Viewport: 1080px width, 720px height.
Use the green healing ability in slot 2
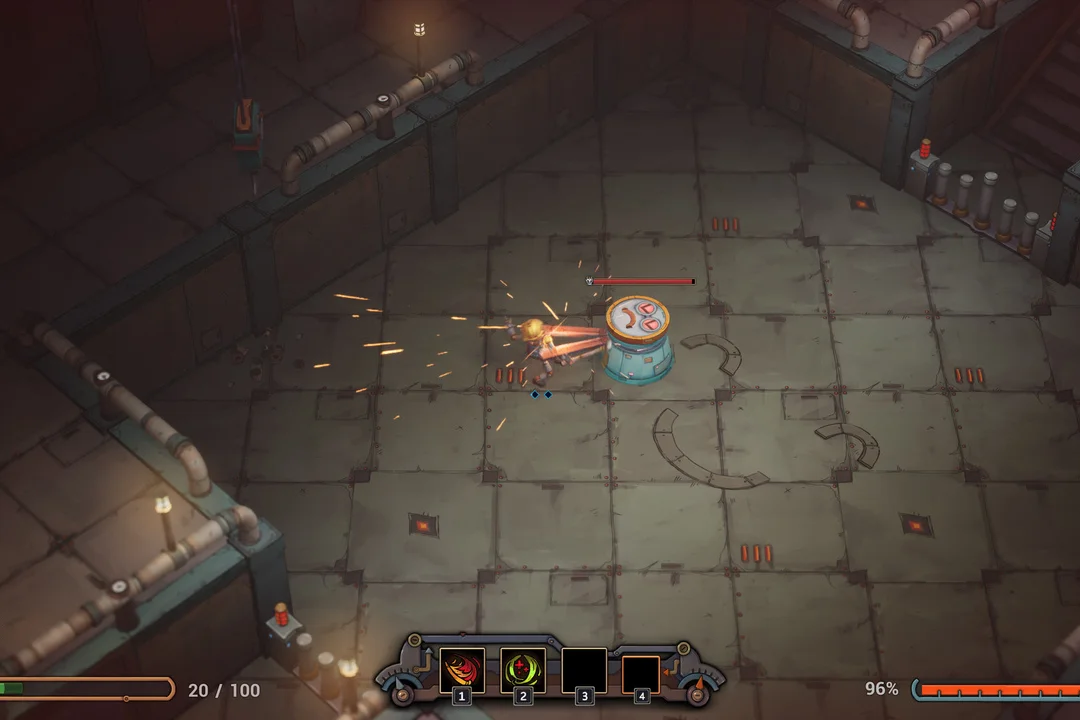tap(522, 670)
